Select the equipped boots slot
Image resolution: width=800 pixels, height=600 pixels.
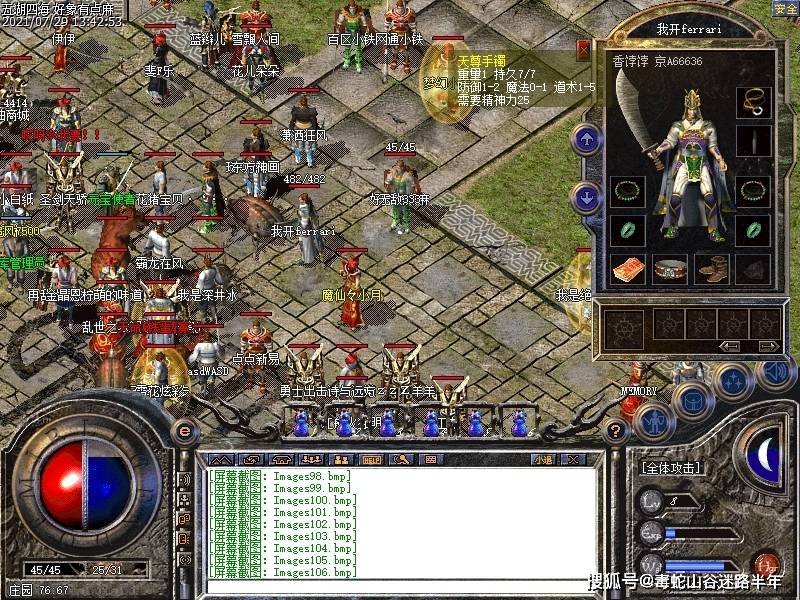(710, 268)
